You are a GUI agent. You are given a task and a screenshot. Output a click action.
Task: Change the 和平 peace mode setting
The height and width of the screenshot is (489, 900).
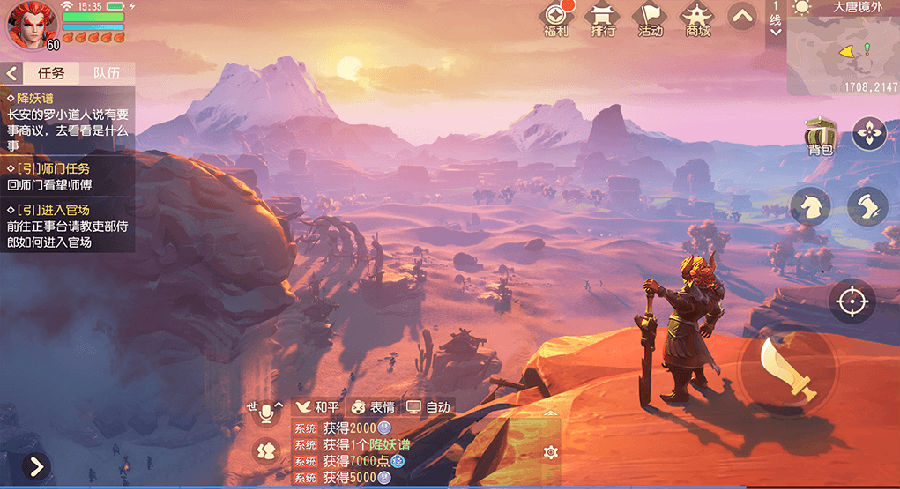(x=317, y=407)
